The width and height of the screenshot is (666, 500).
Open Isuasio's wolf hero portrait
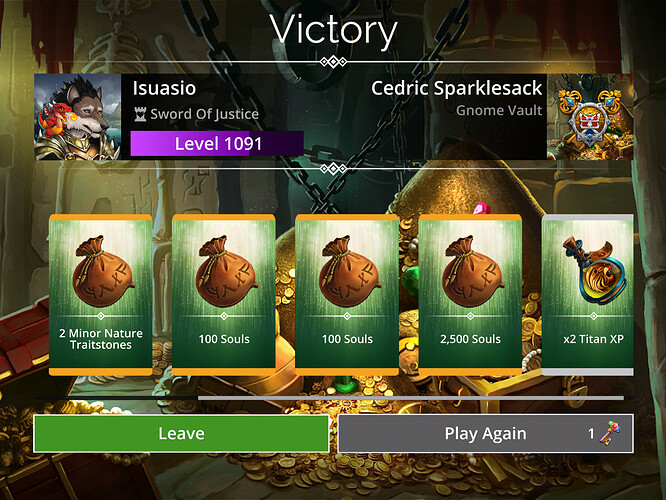77,117
